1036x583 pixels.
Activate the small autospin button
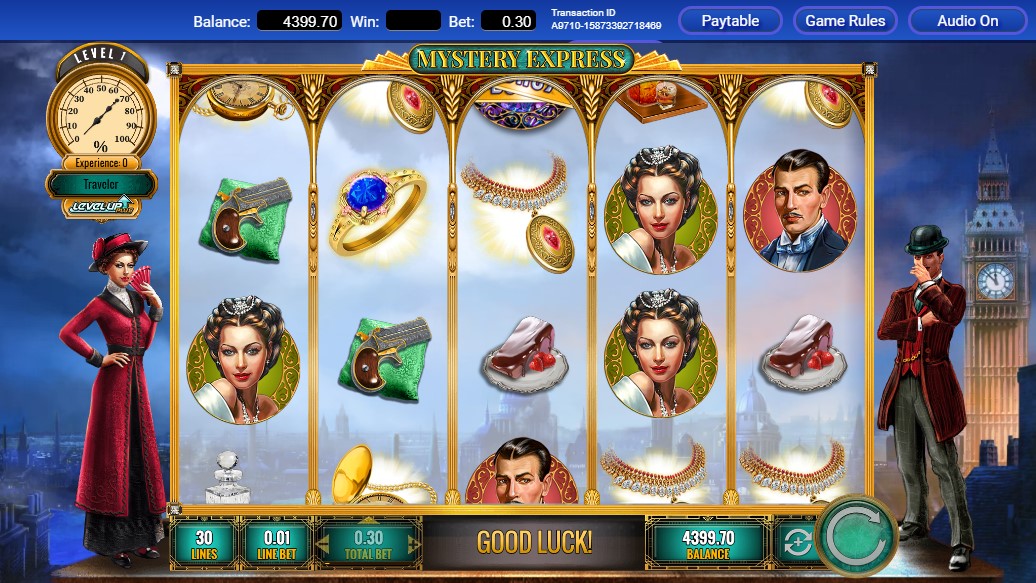tap(797, 543)
